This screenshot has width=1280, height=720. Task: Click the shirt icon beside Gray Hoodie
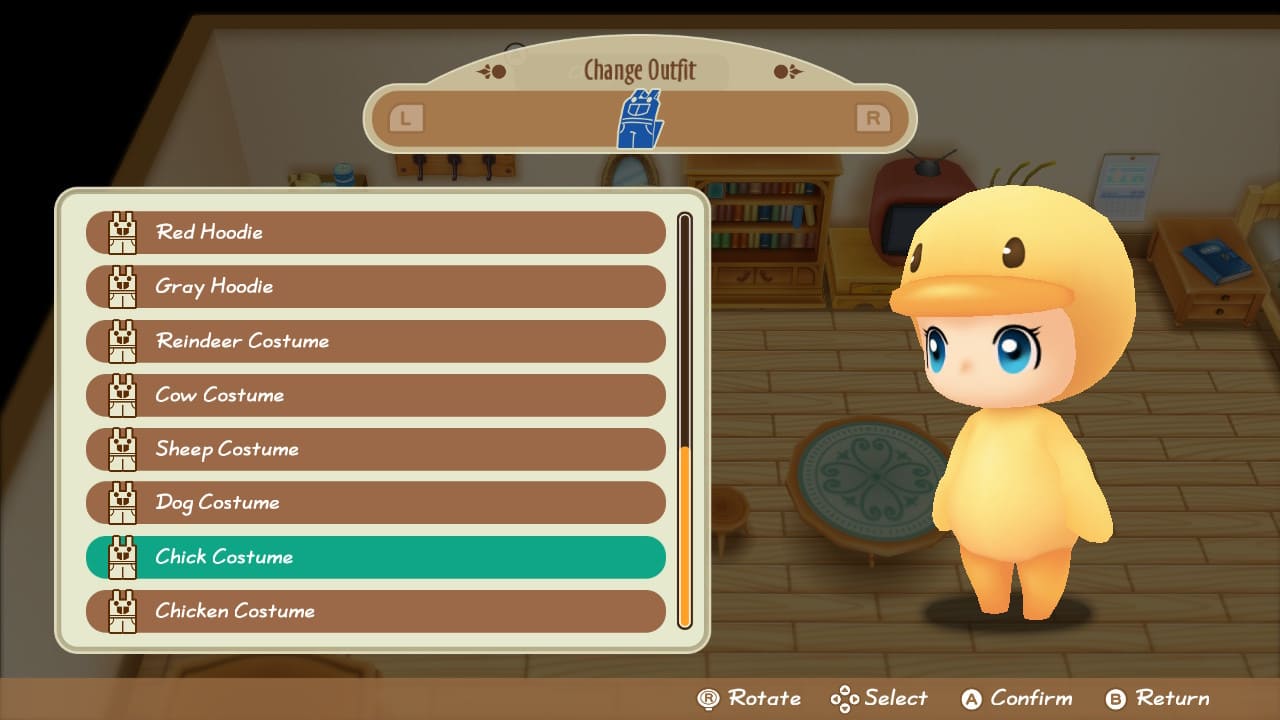click(122, 287)
